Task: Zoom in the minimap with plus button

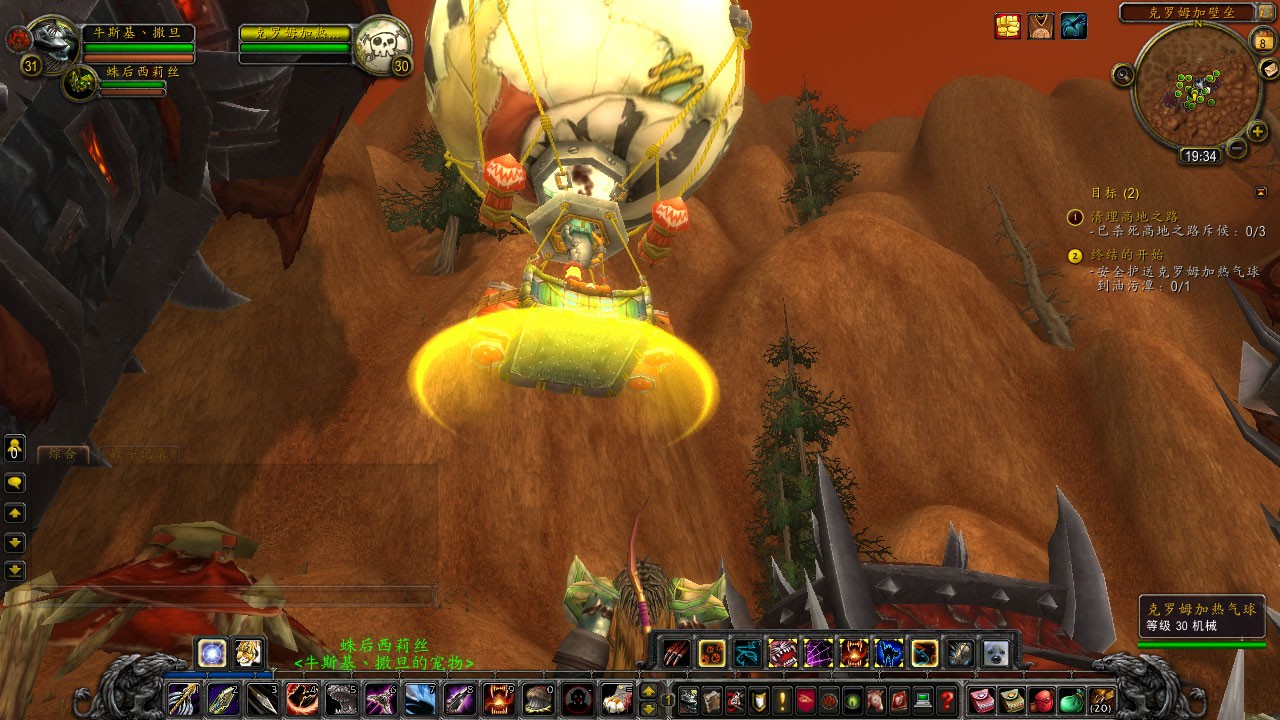Action: pos(1258,131)
